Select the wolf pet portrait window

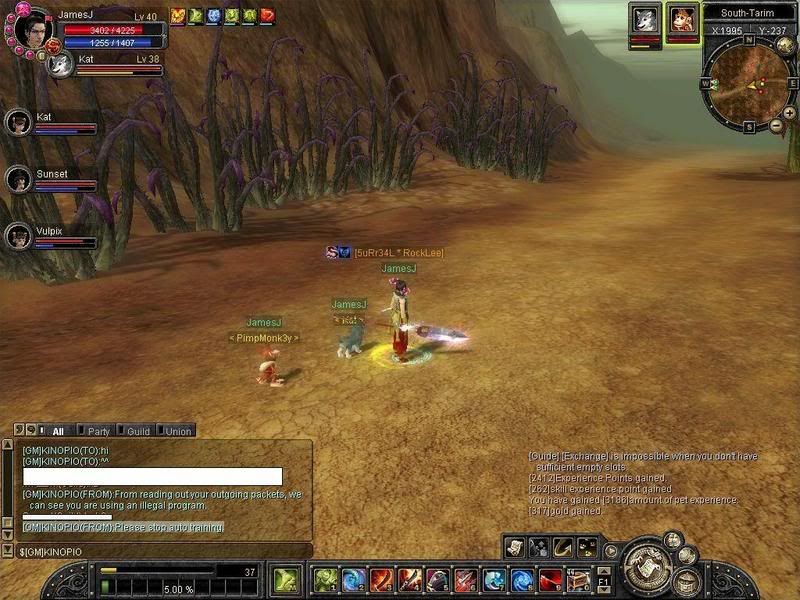pos(644,20)
